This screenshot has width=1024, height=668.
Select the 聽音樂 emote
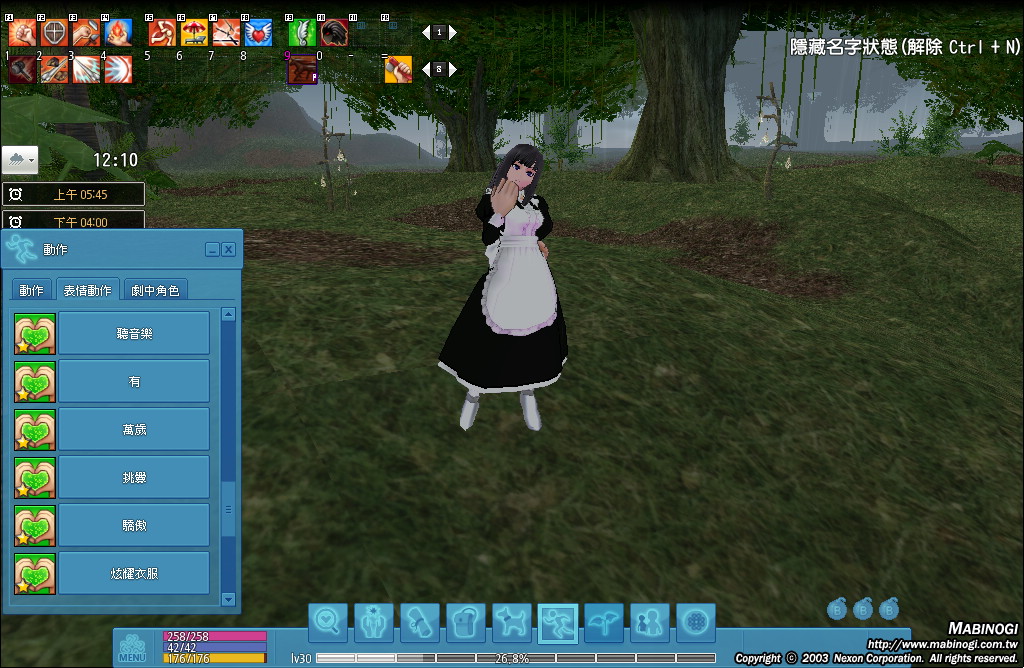pos(134,333)
